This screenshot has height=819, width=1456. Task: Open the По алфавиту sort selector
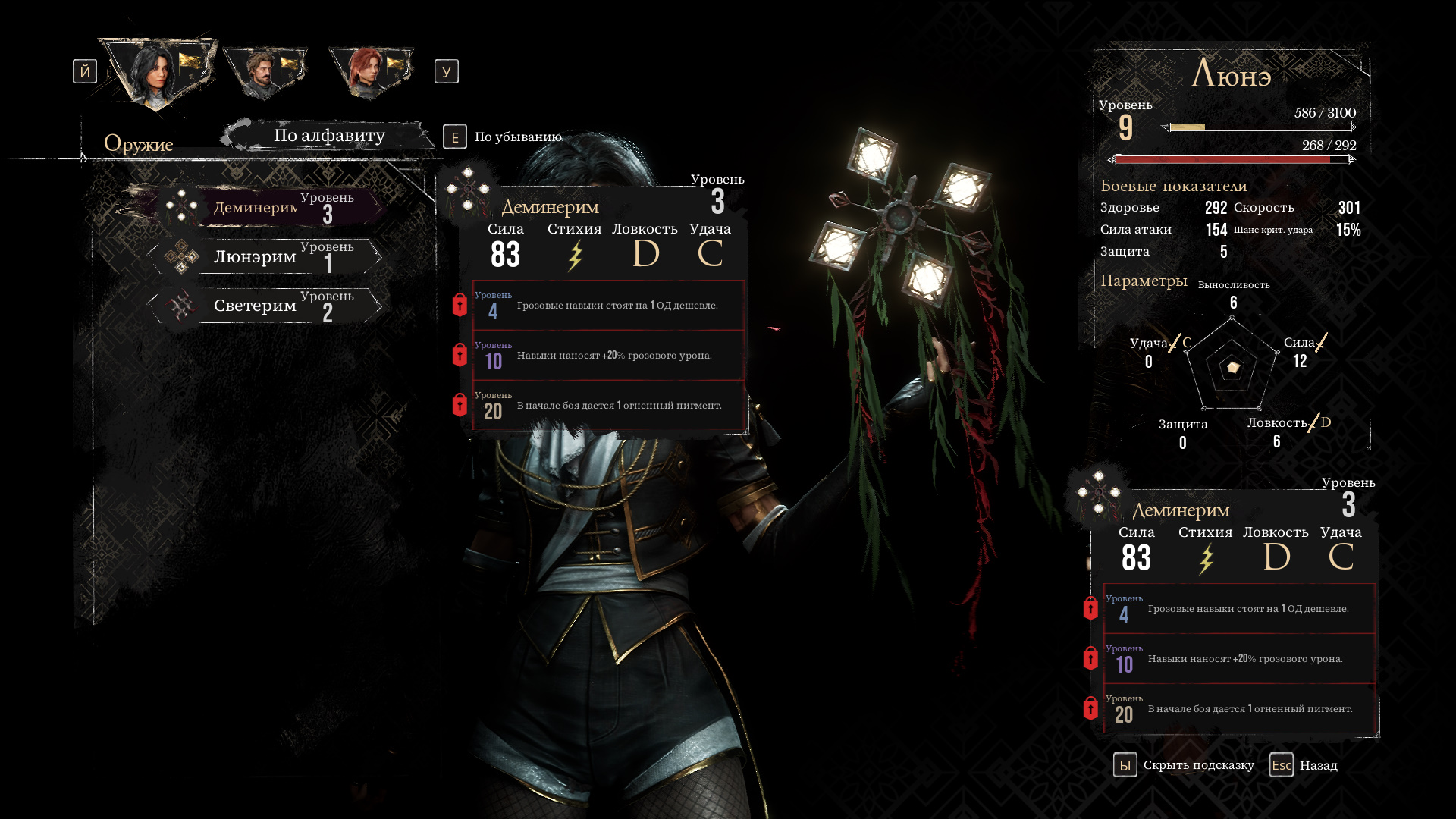(x=329, y=136)
